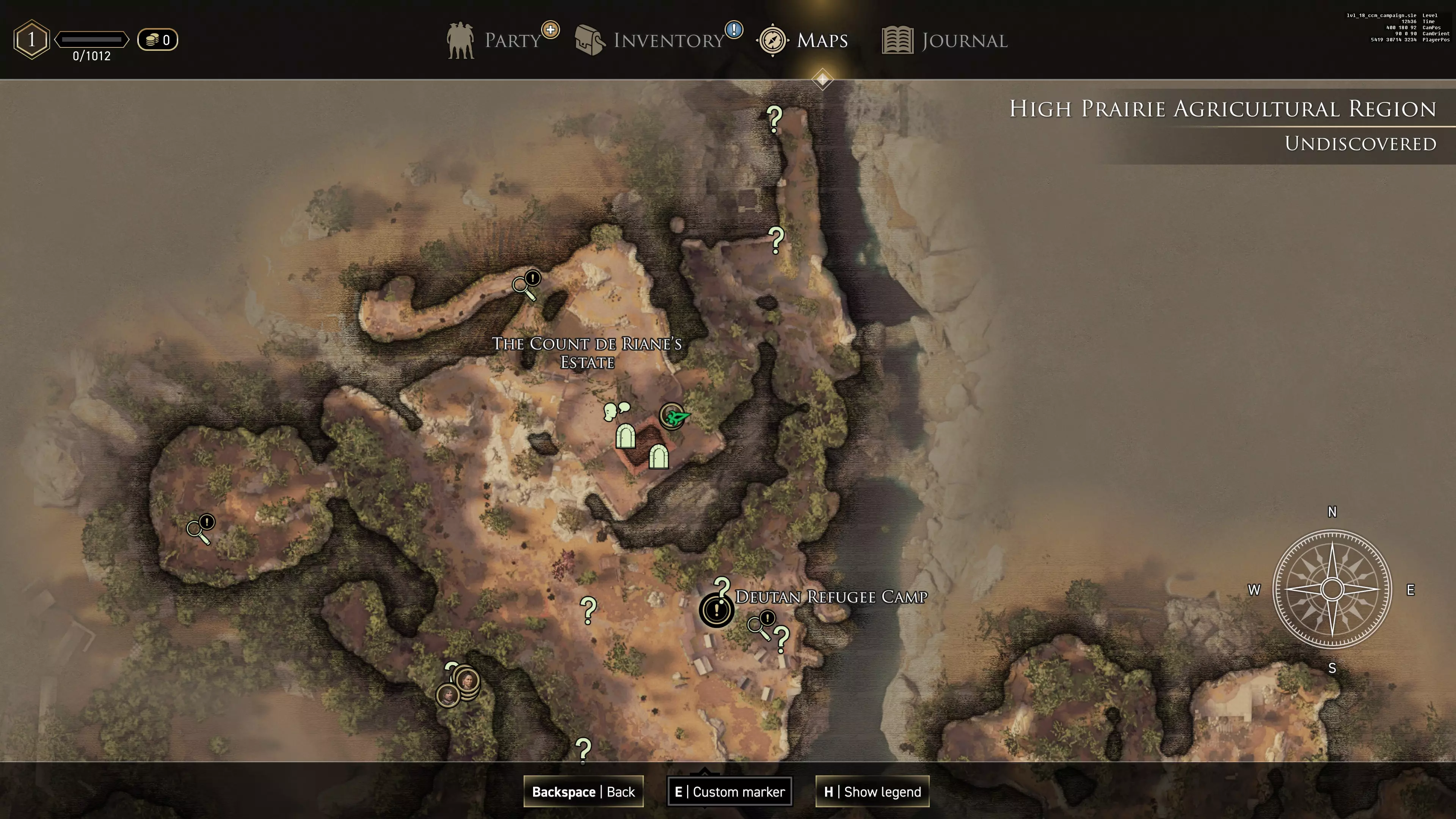
Task: Click the Back button
Action: [x=583, y=791]
